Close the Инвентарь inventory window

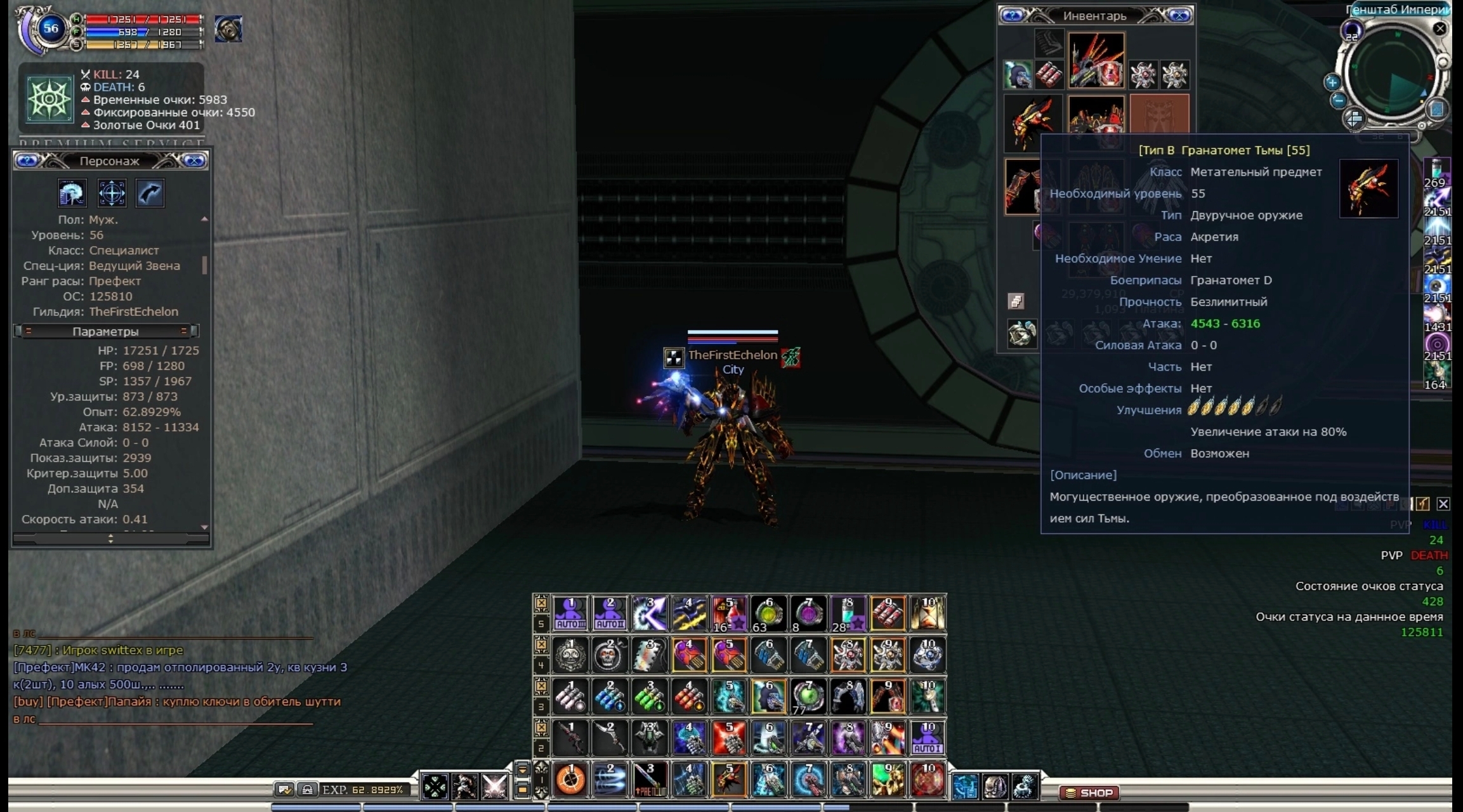tap(1180, 16)
